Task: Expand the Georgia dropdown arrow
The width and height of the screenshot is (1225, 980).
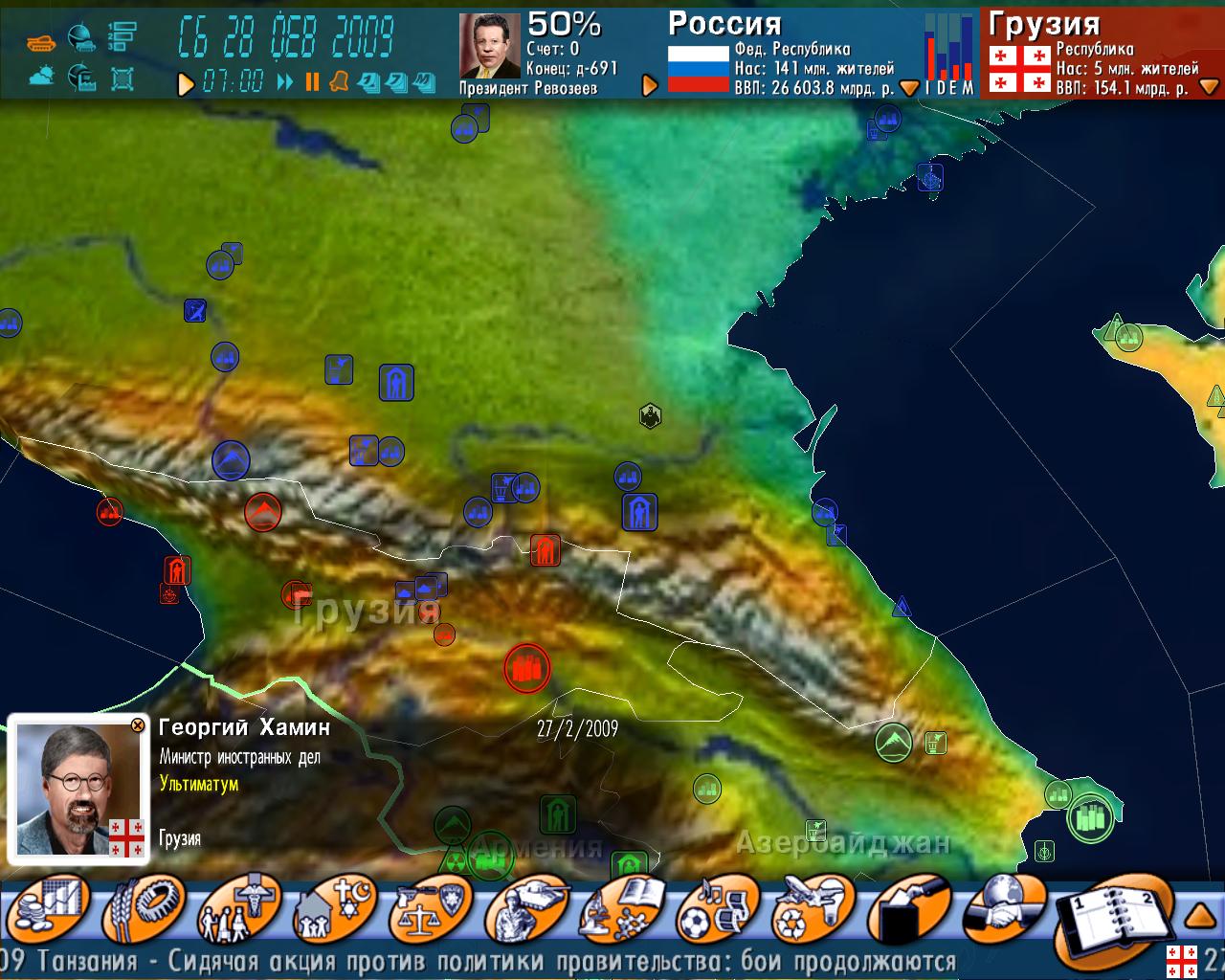Action: (1209, 87)
